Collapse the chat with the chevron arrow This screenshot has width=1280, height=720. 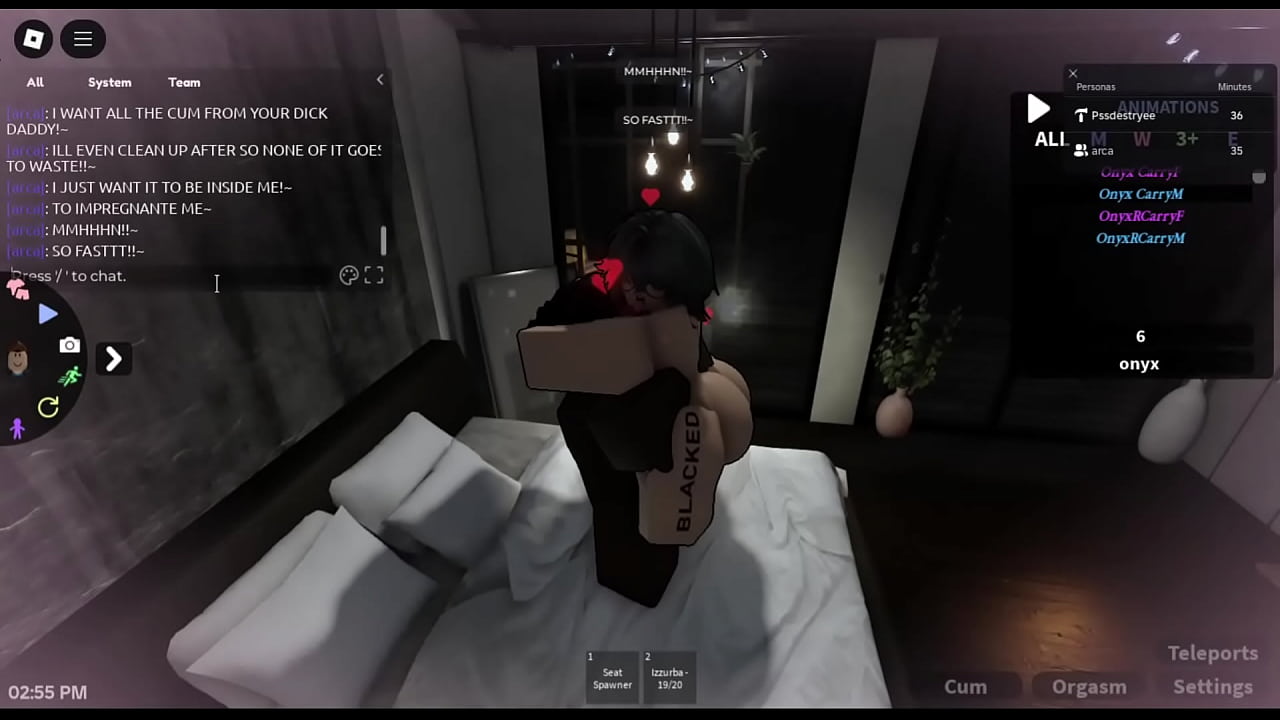(x=380, y=79)
